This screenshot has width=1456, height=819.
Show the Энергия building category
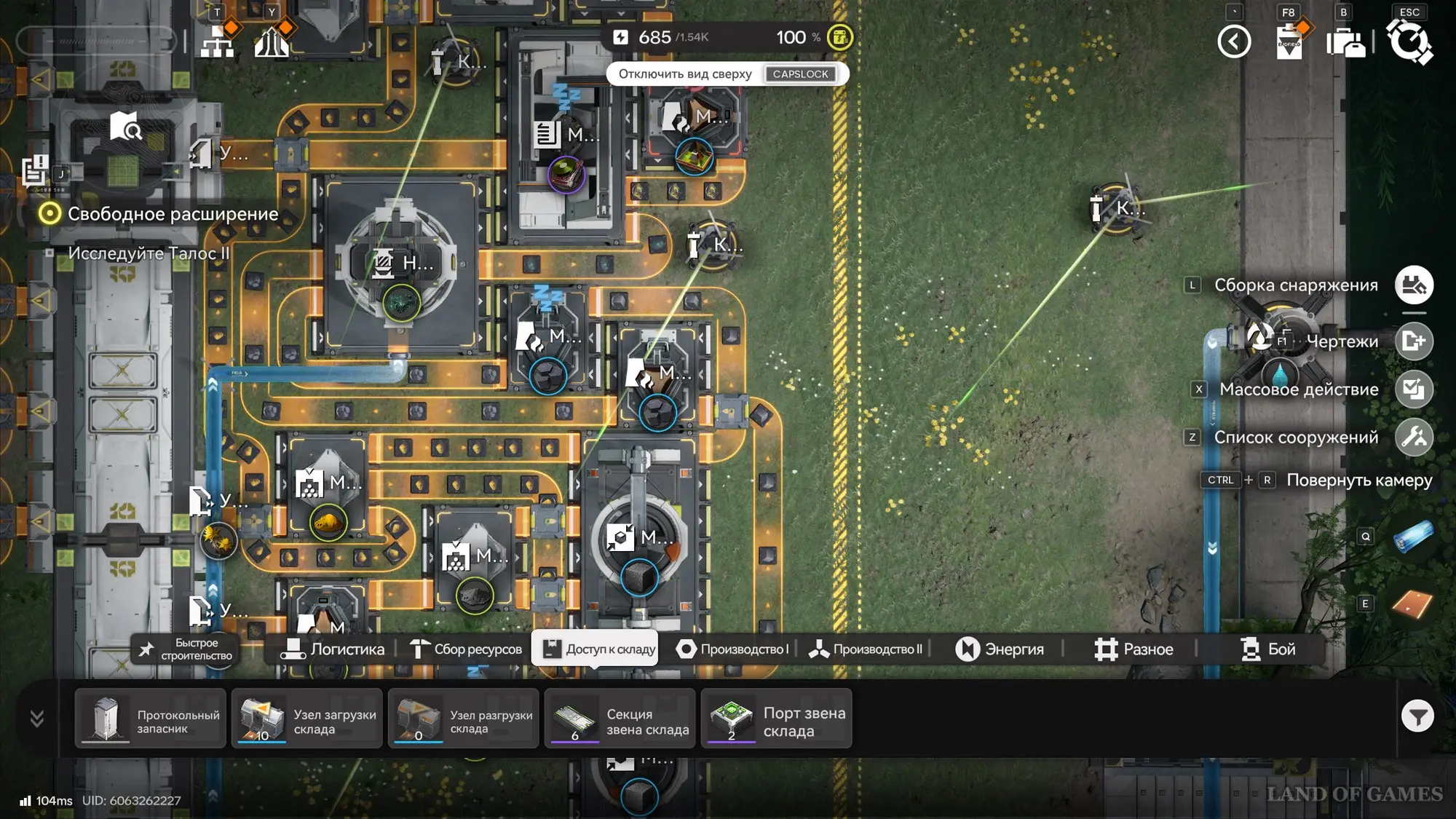pos(1000,649)
